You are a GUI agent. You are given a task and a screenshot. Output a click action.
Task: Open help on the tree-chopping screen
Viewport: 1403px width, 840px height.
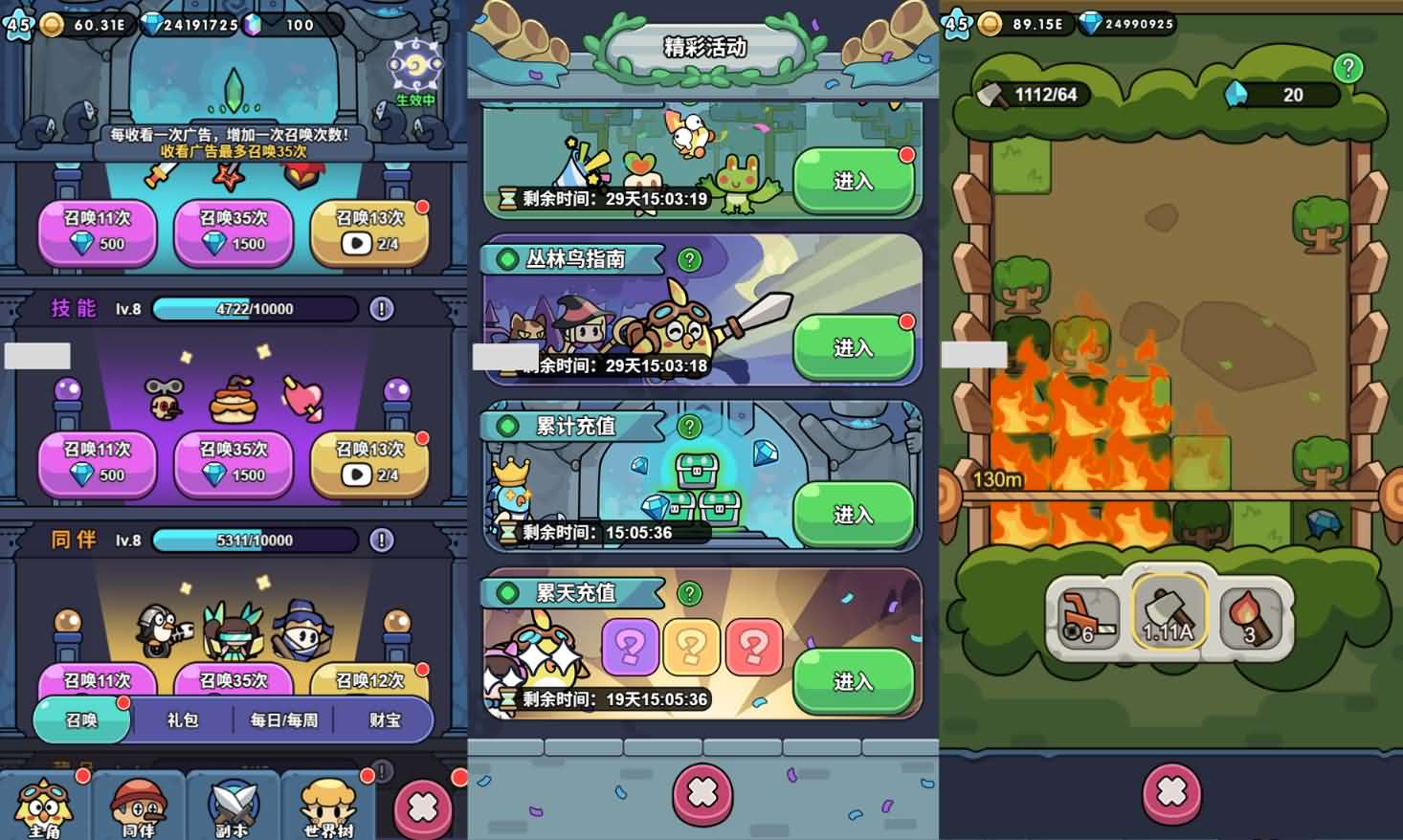(x=1347, y=68)
